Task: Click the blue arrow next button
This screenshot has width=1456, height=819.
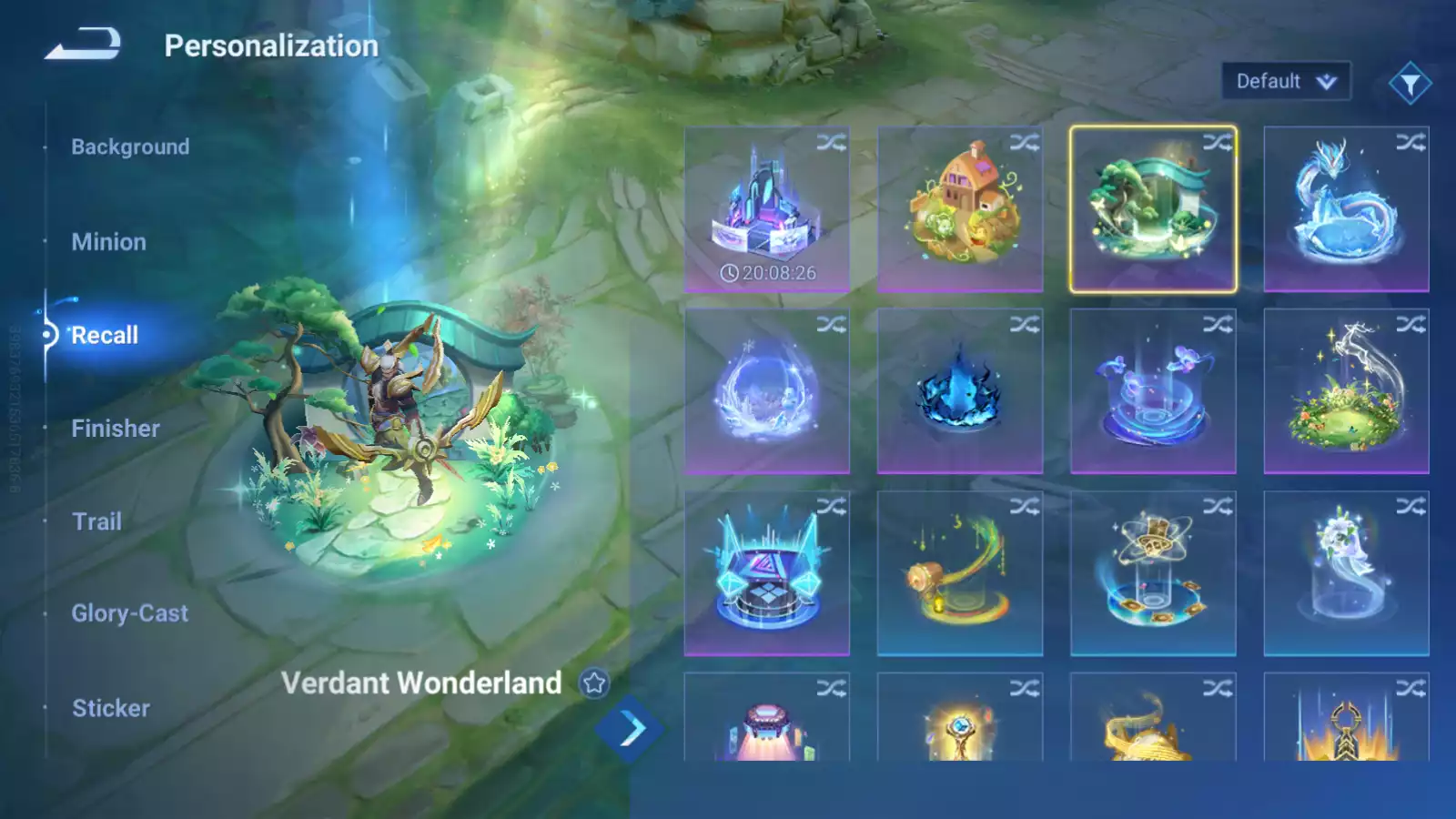Action: 630,729
